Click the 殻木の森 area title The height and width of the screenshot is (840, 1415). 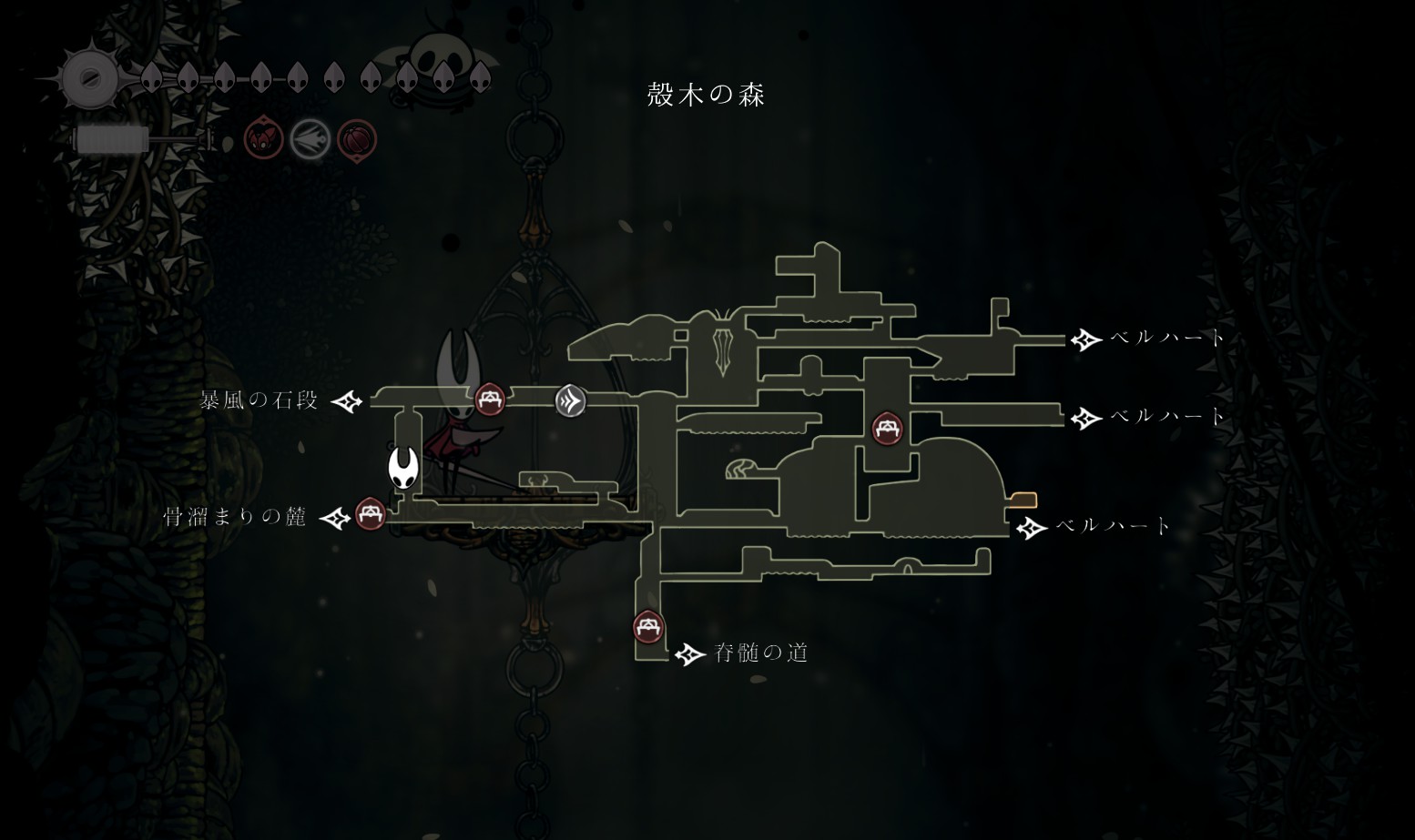(706, 95)
